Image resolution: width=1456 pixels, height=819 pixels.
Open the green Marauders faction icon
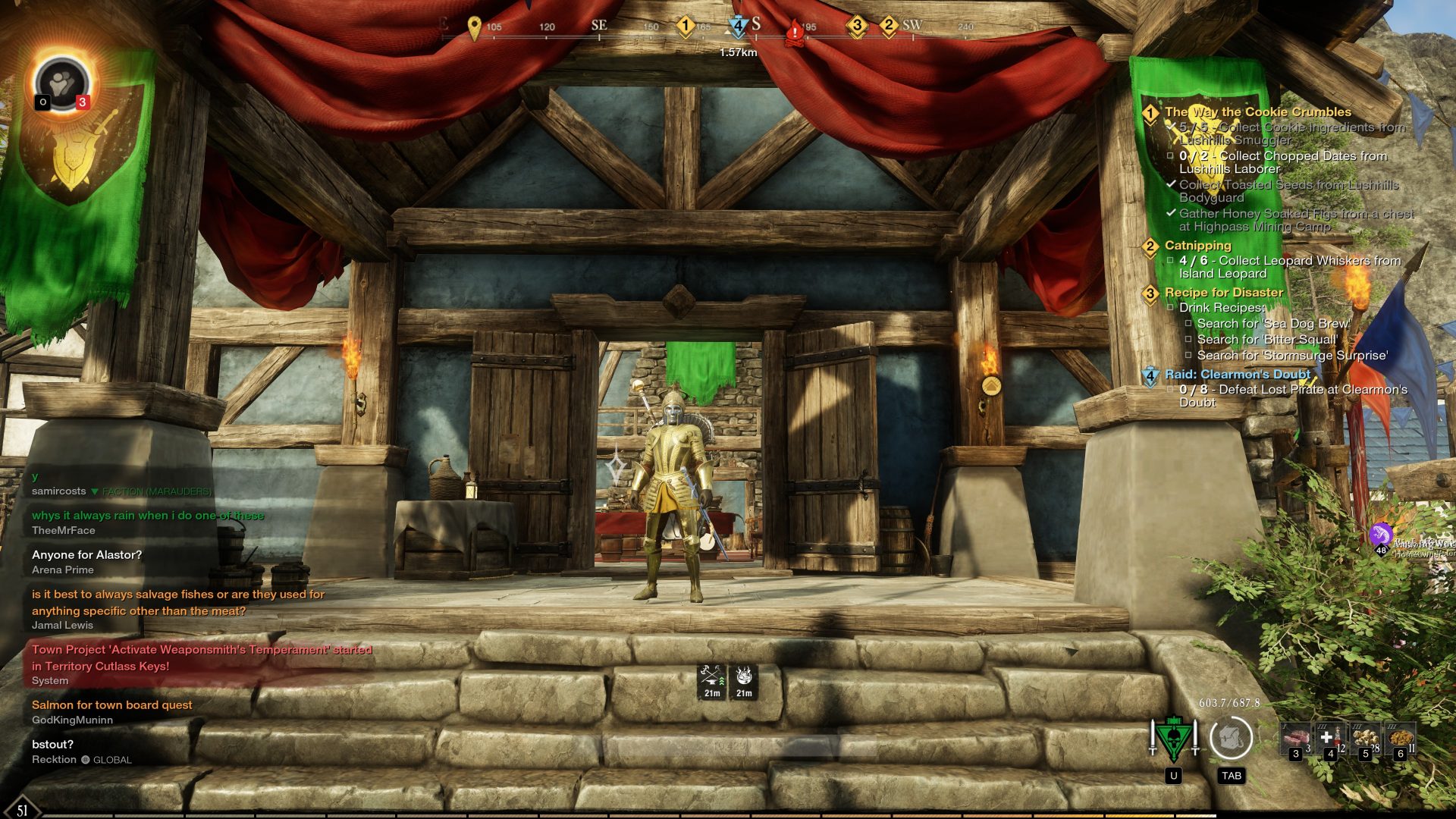tap(1173, 739)
